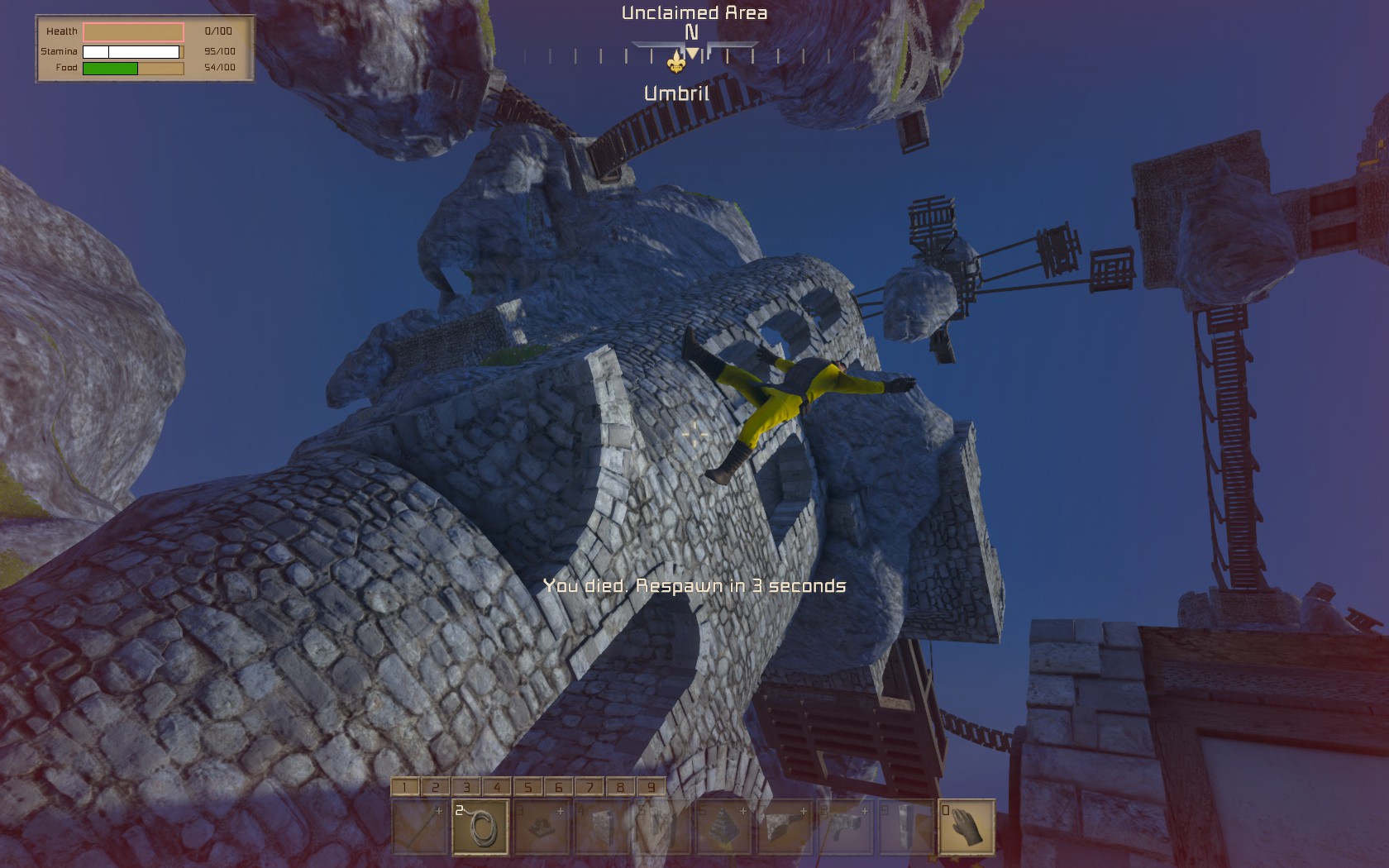The height and width of the screenshot is (868, 1389).
Task: Select the rope coil in hotbar slot 2
Action: [x=480, y=829]
